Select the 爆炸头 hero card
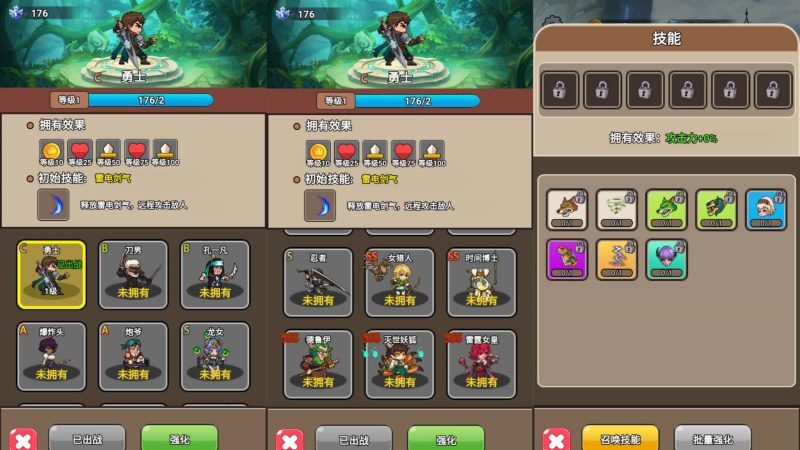This screenshot has height=450, width=800. (x=52, y=356)
